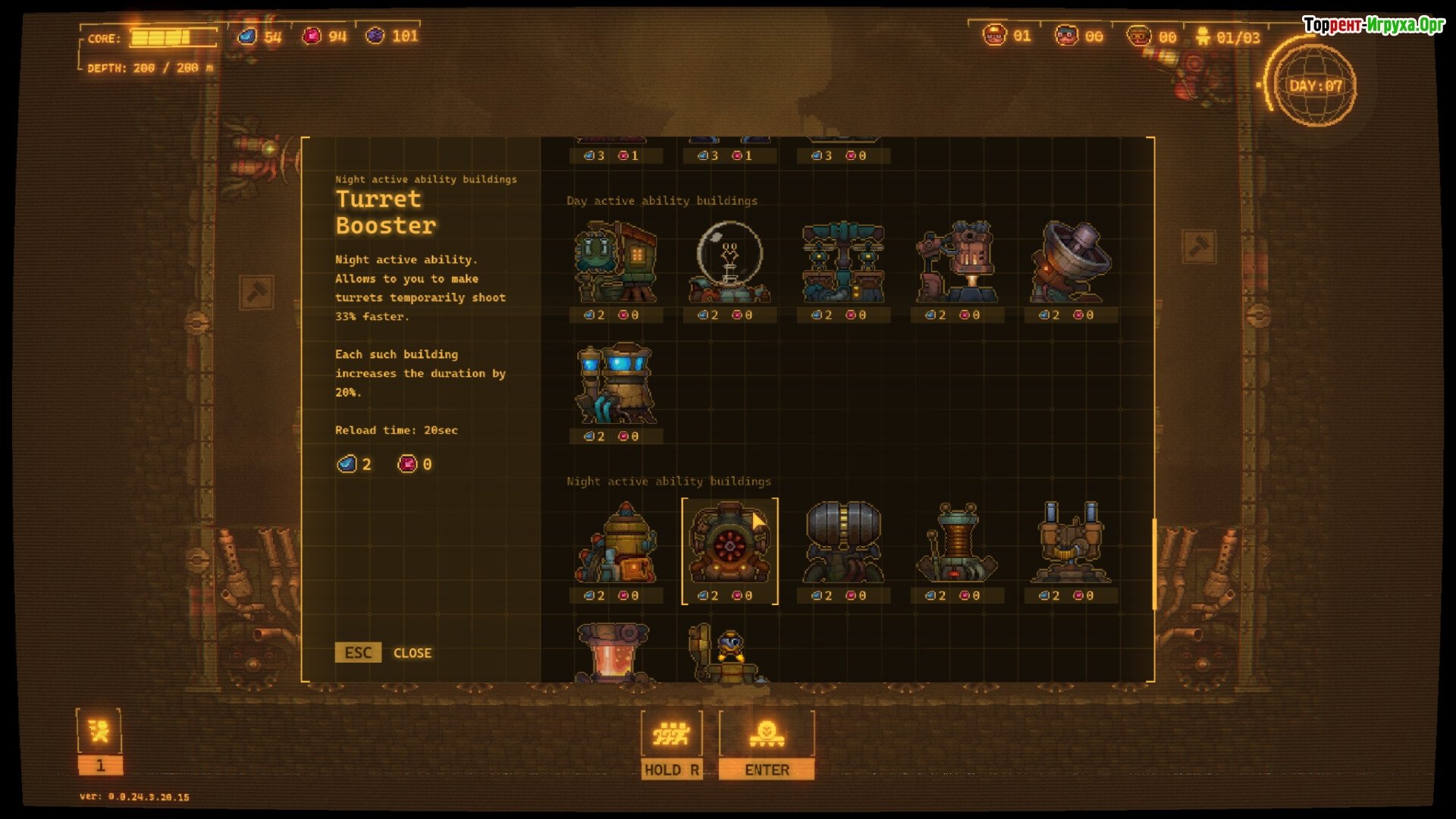This screenshot has height=819, width=1456.
Task: Choose the twin-lamp balance tower building
Action: pyautogui.click(x=843, y=263)
